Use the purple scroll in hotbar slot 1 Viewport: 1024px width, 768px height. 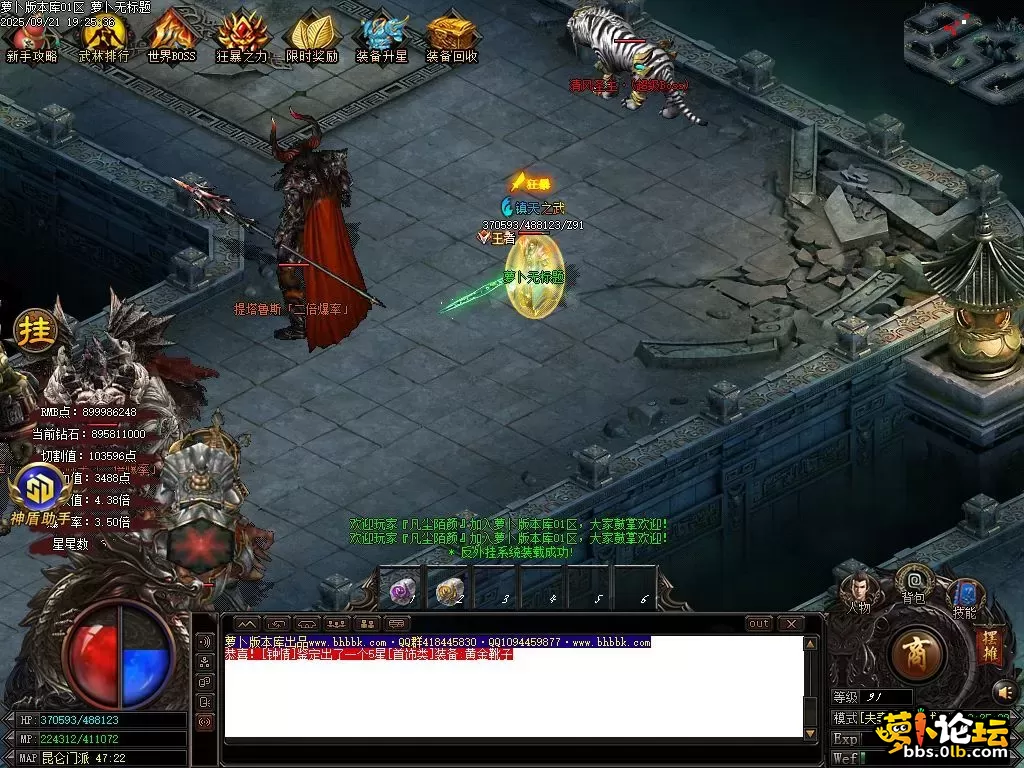(402, 591)
